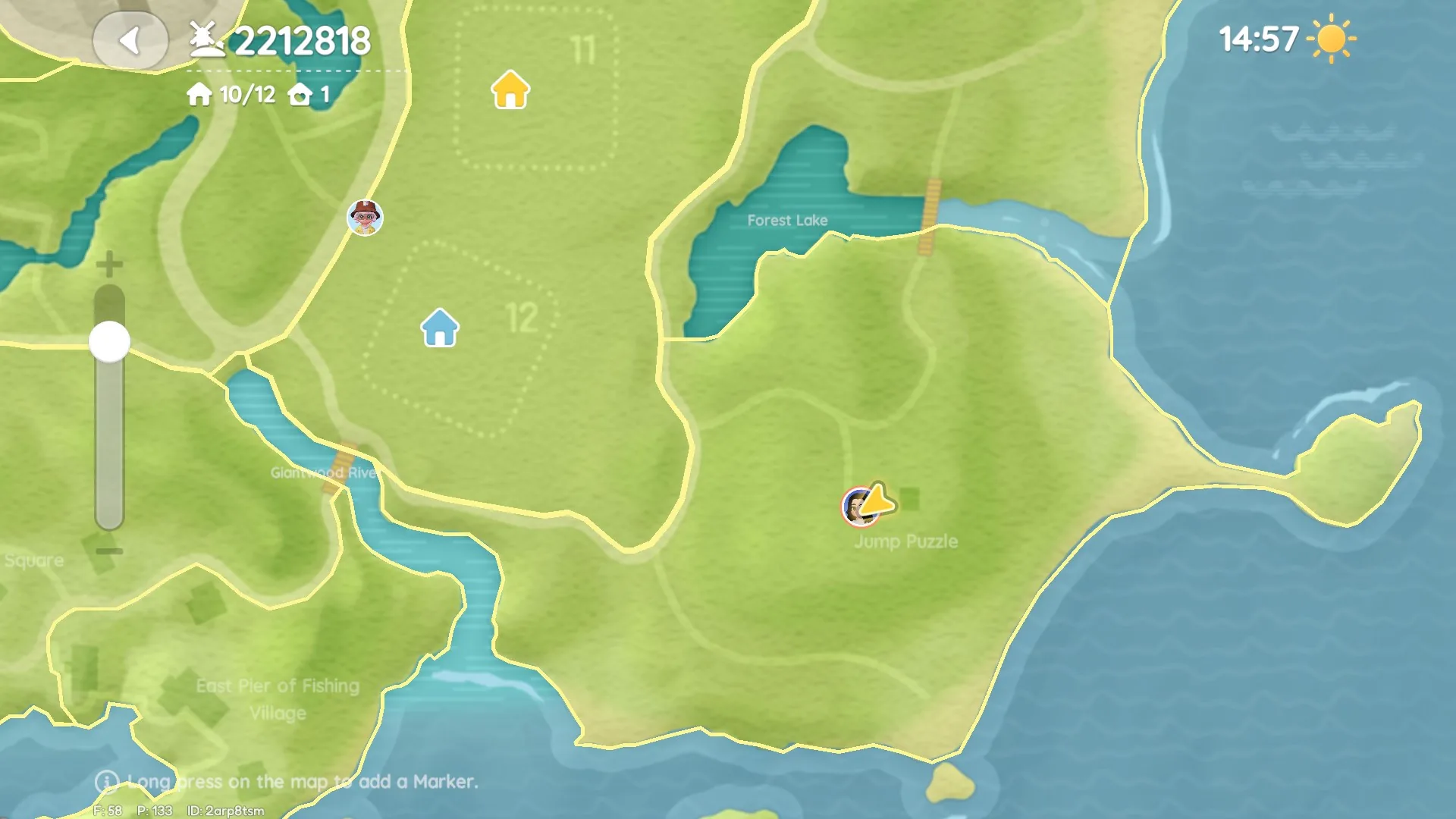Image resolution: width=1456 pixels, height=819 pixels.
Task: Select the yellow house marker near plot 11
Action: coord(510,90)
